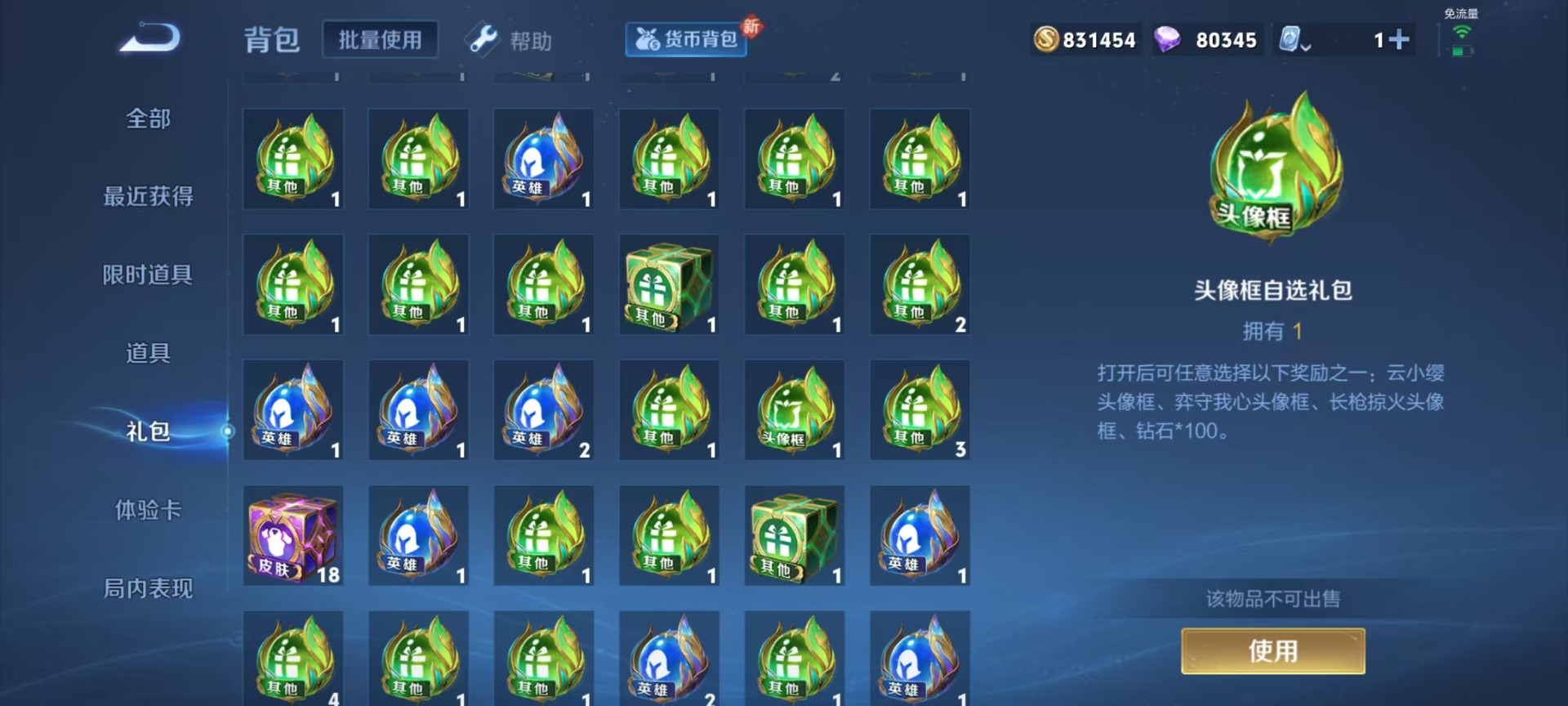The image size is (1568, 706).
Task: Add more tickets with the plus button
Action: coord(1399,39)
